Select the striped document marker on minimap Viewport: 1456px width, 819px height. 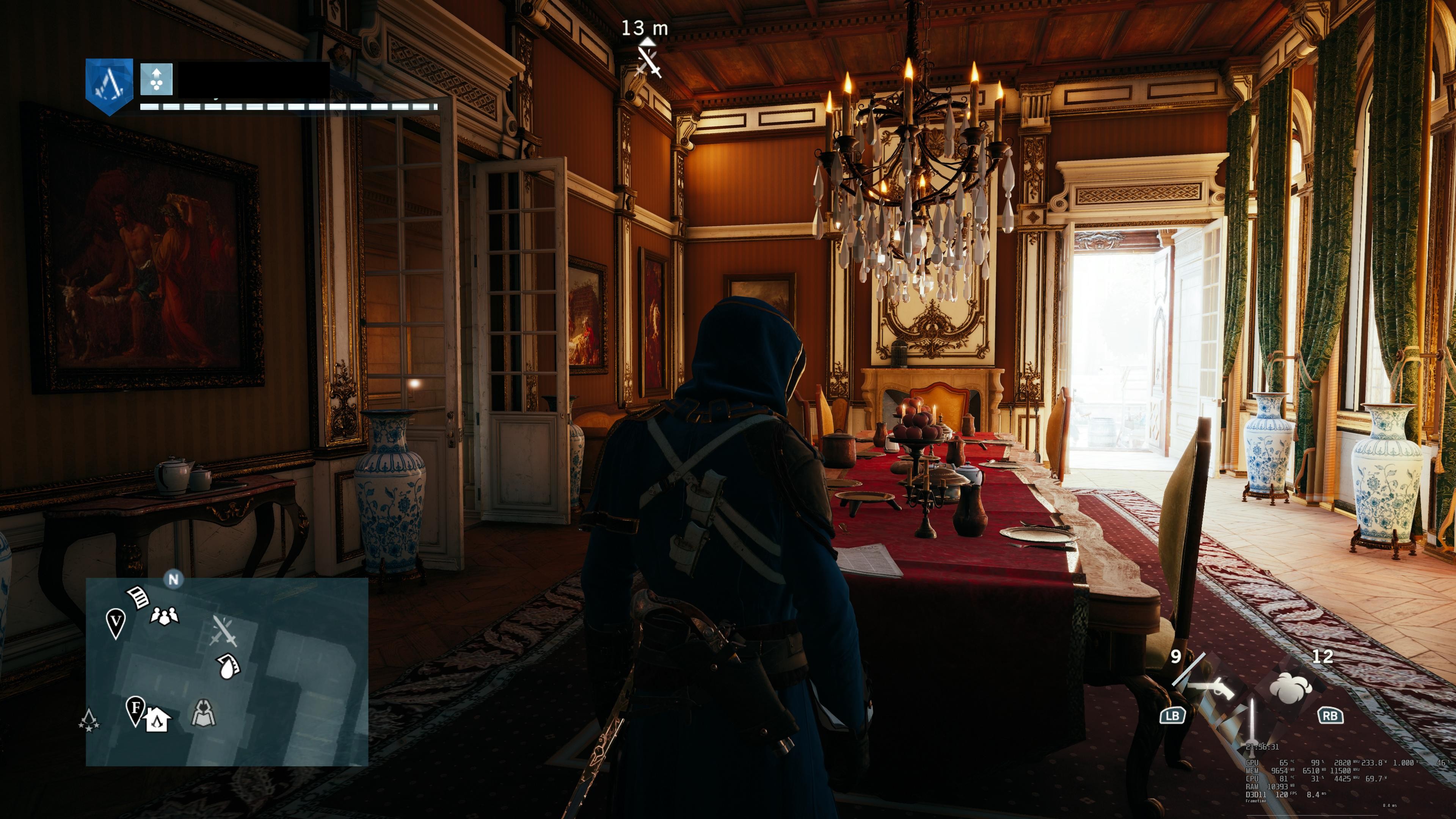pos(138,597)
